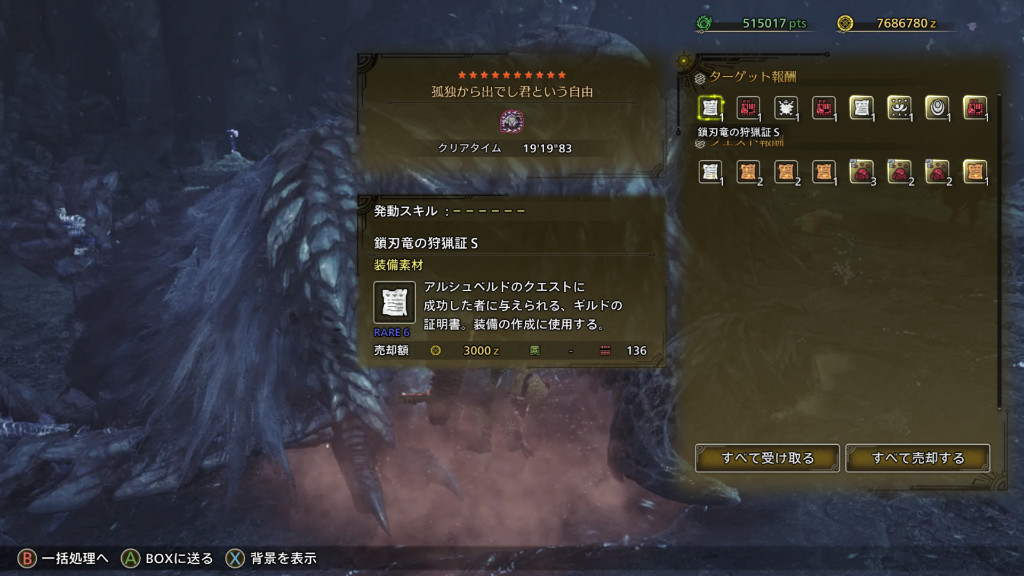1024x576 pixels.
Task: Choose the red ore stack of three
Action: (861, 172)
